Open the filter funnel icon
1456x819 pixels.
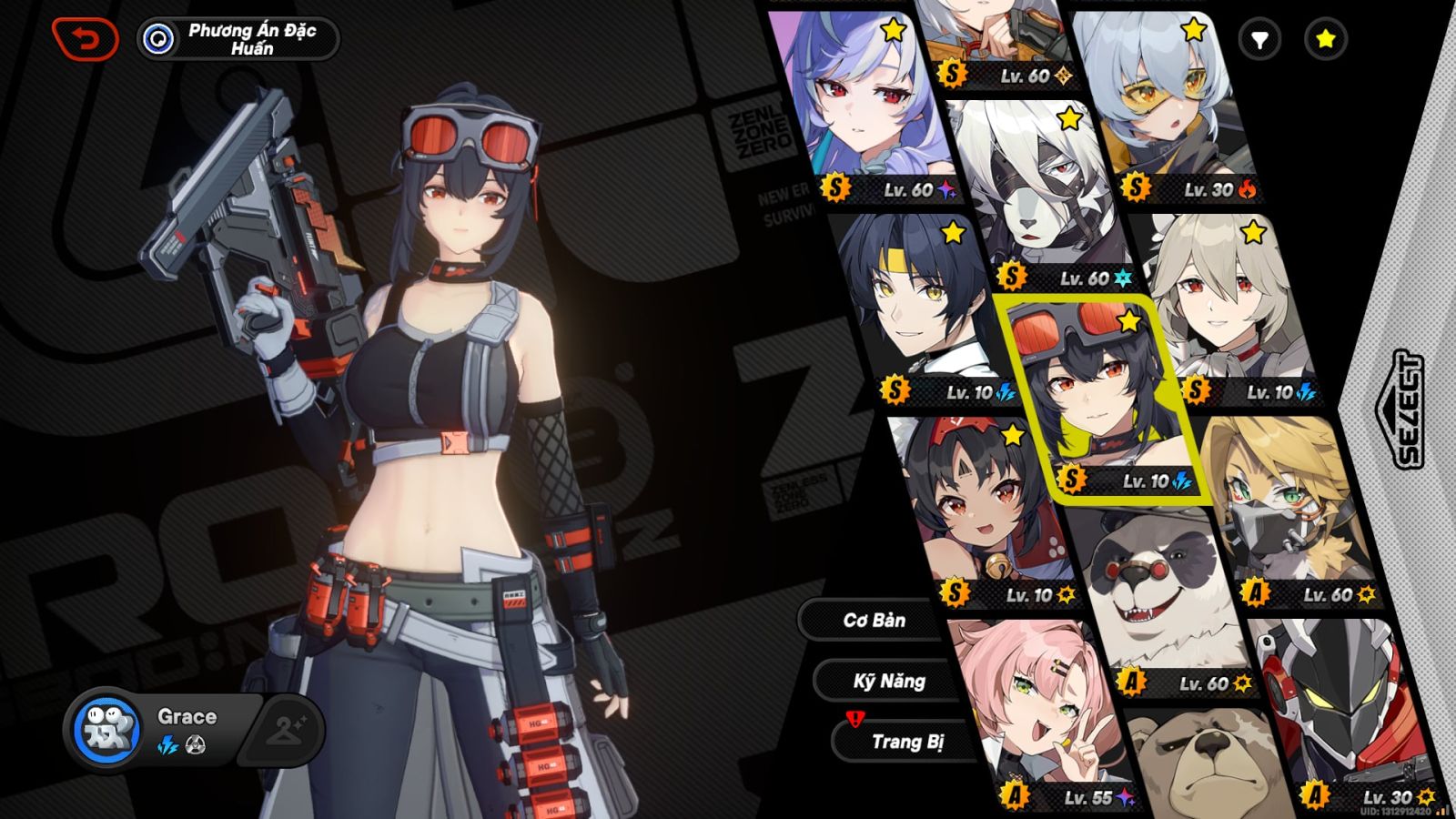click(x=1260, y=40)
